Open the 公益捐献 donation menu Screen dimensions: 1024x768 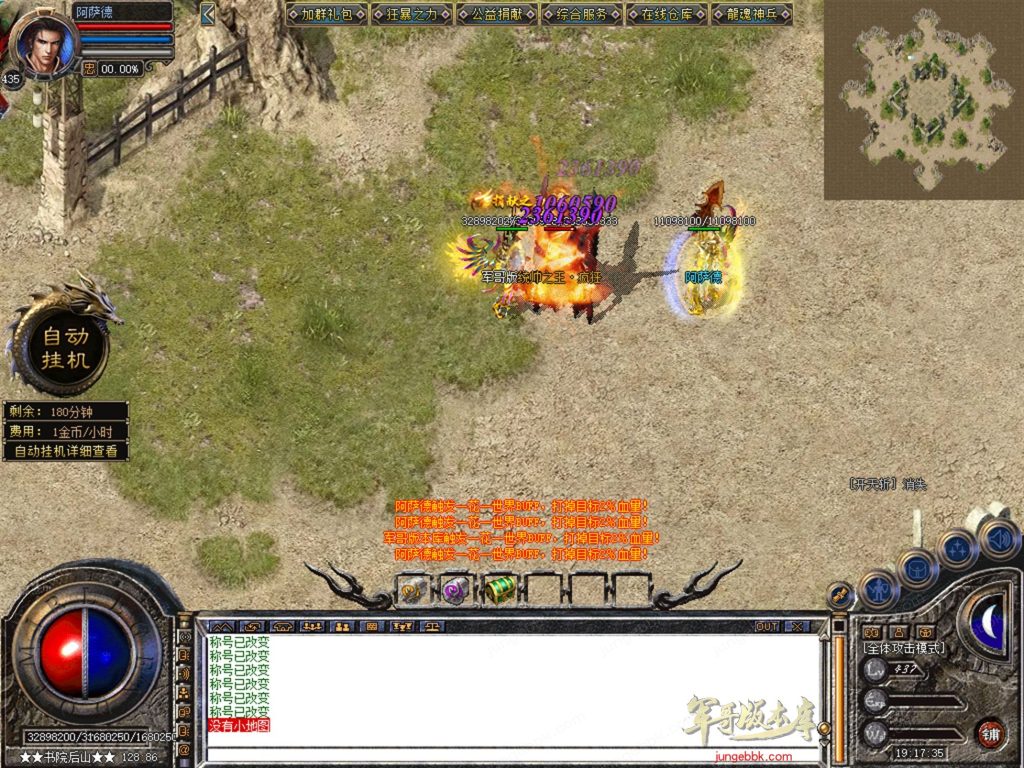click(x=496, y=14)
